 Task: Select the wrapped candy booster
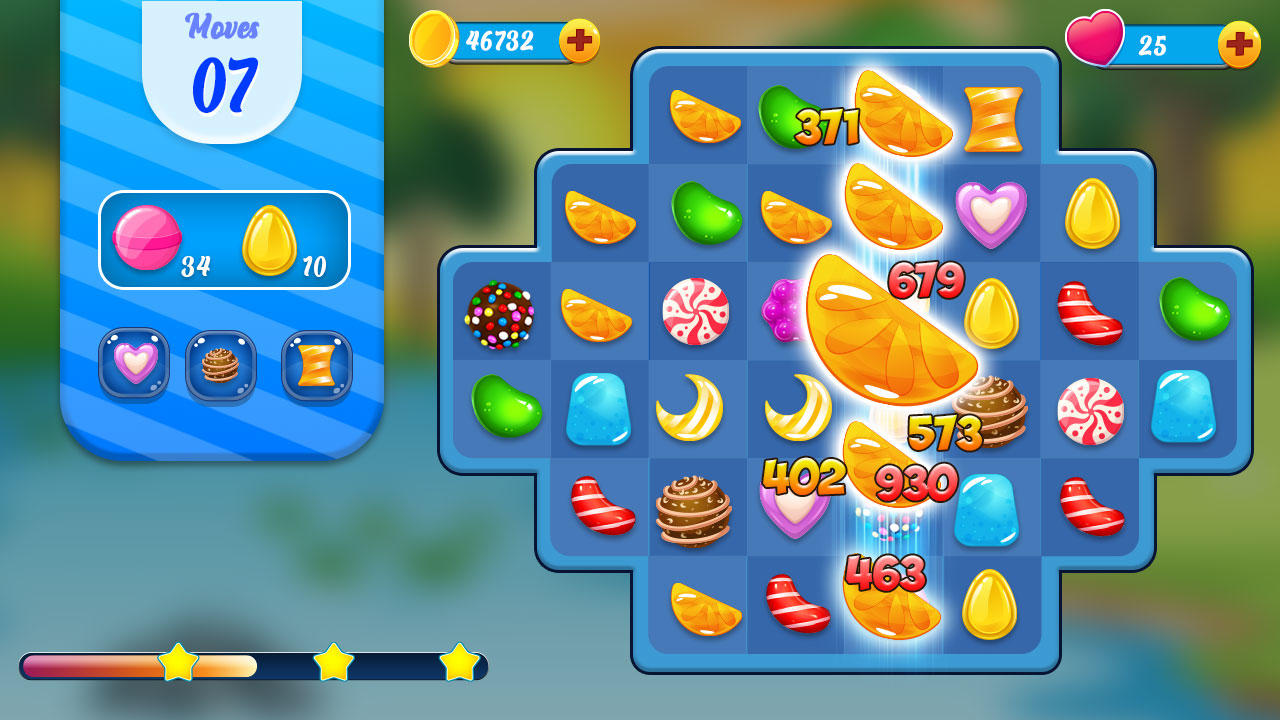316,367
